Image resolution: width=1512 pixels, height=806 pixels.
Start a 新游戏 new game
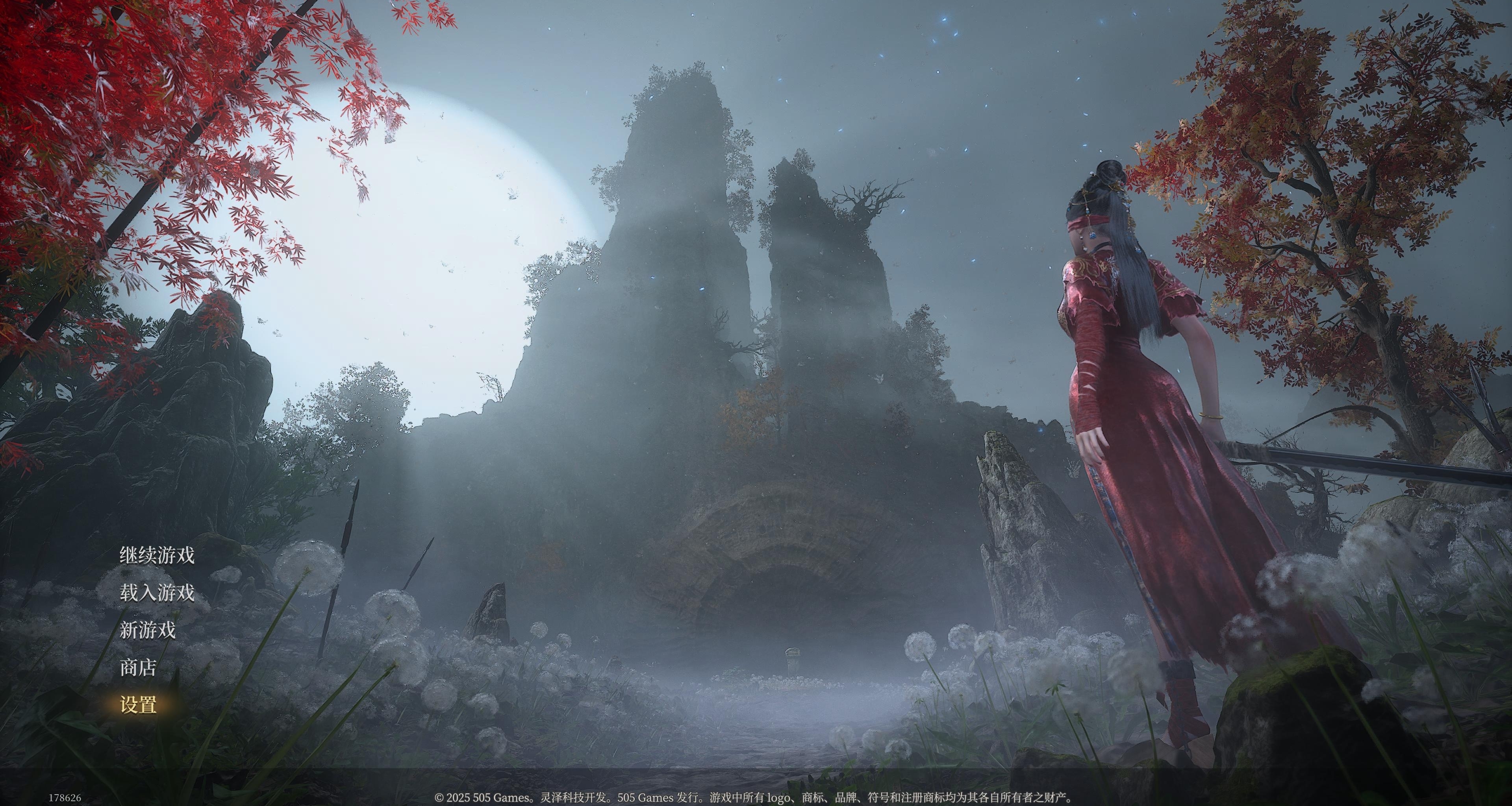pyautogui.click(x=147, y=630)
